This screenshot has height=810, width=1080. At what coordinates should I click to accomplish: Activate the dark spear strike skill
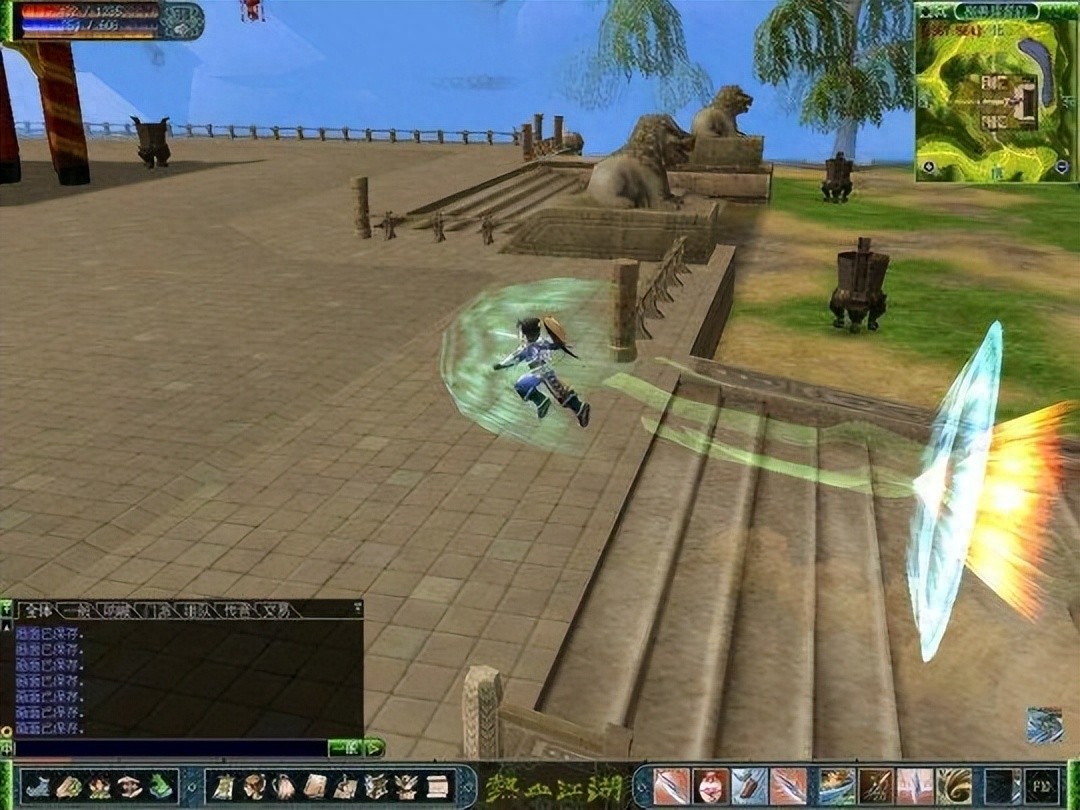875,787
